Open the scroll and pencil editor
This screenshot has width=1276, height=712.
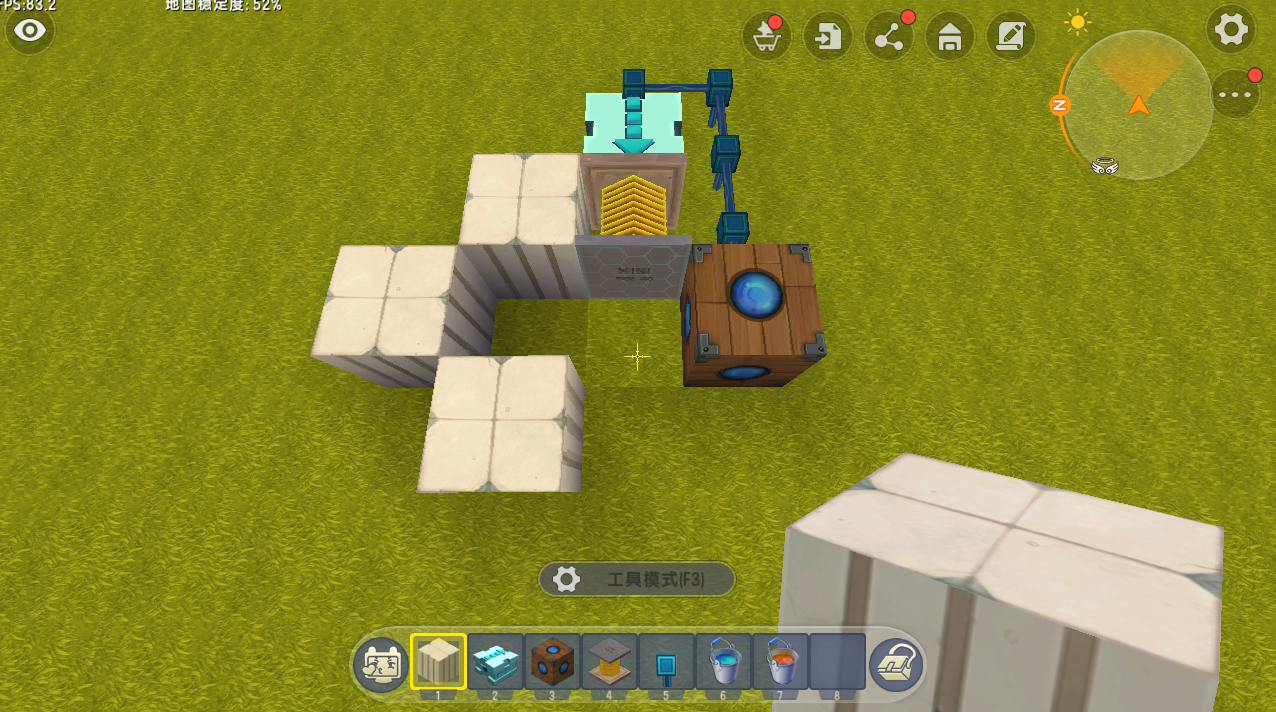click(1011, 38)
